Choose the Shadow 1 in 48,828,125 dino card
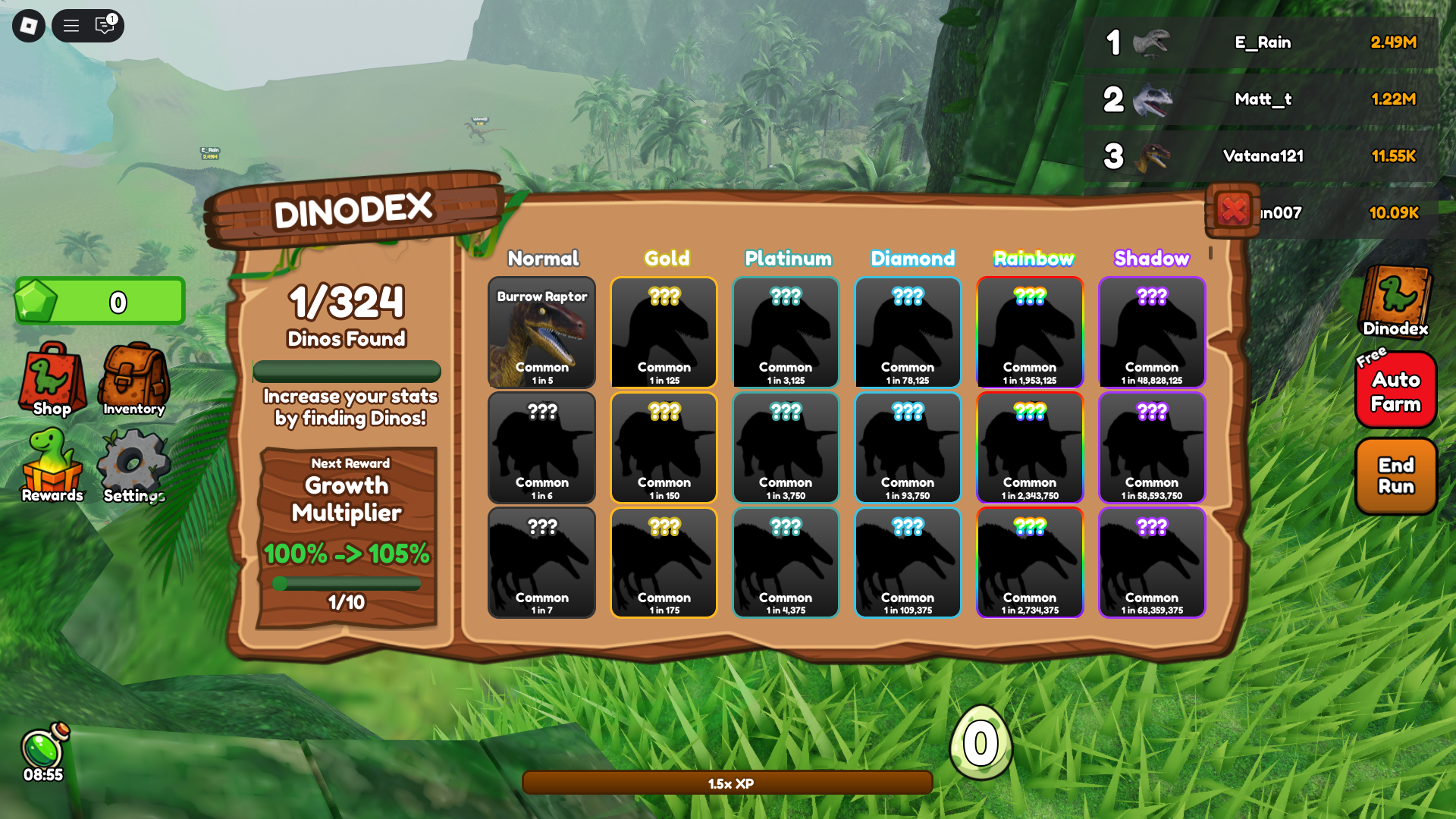The height and width of the screenshot is (819, 1456). [1152, 332]
